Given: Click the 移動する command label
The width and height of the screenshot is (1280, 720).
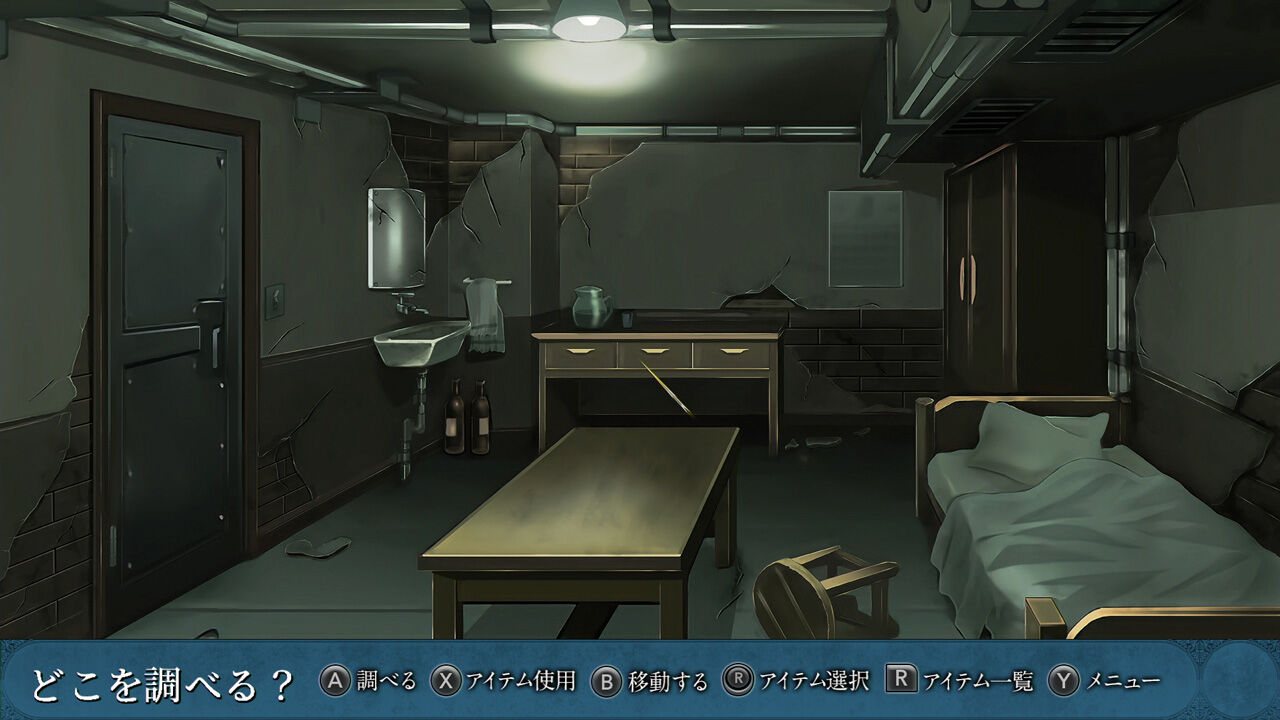Looking at the screenshot, I should (666, 679).
